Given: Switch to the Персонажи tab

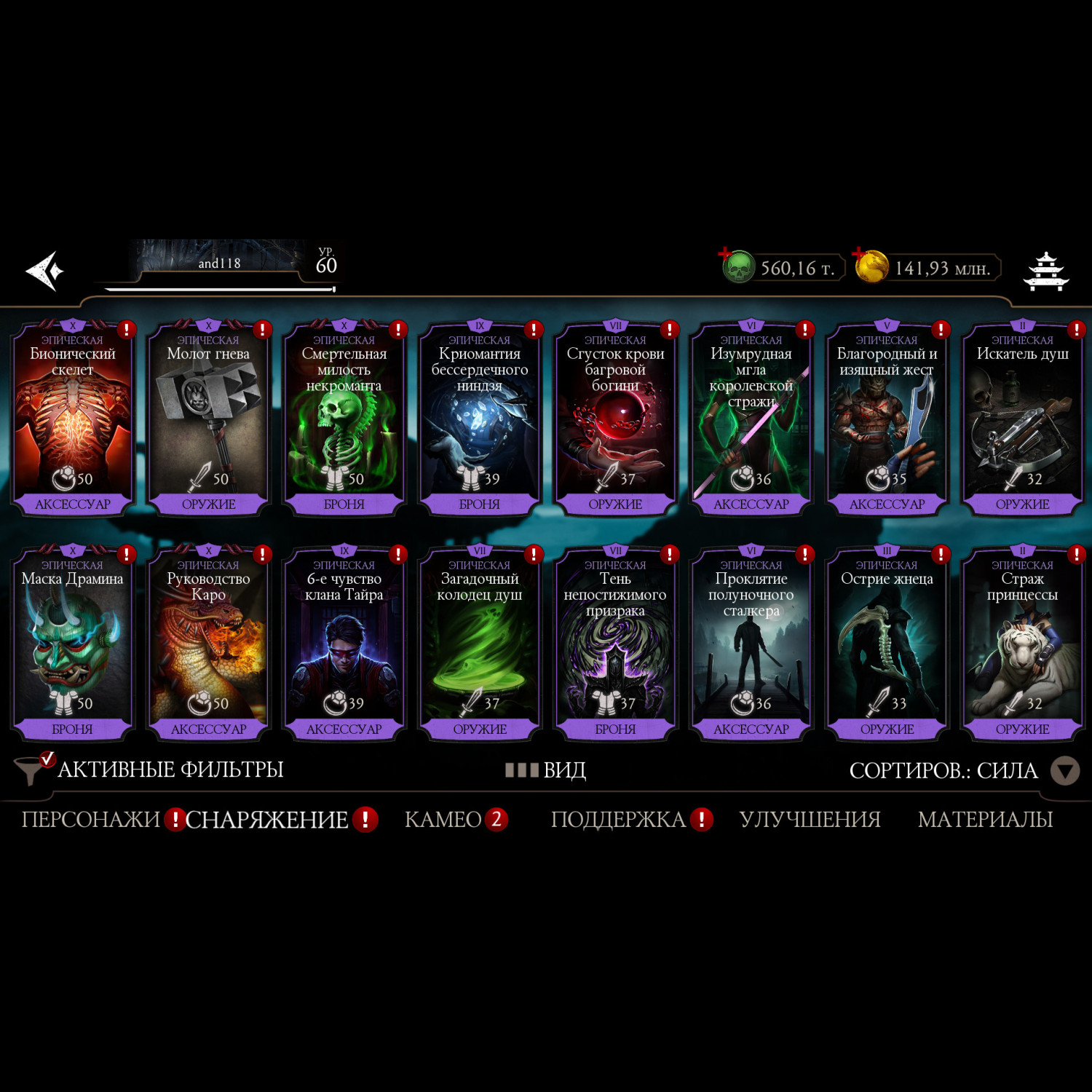Looking at the screenshot, I should point(90,820).
